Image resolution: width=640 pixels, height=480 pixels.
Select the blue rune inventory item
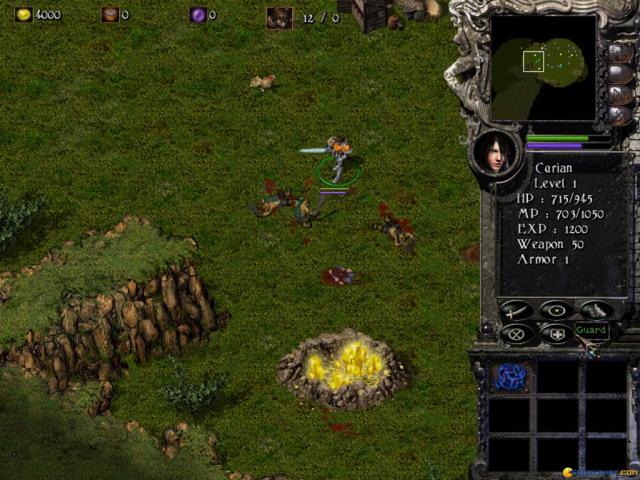click(511, 377)
